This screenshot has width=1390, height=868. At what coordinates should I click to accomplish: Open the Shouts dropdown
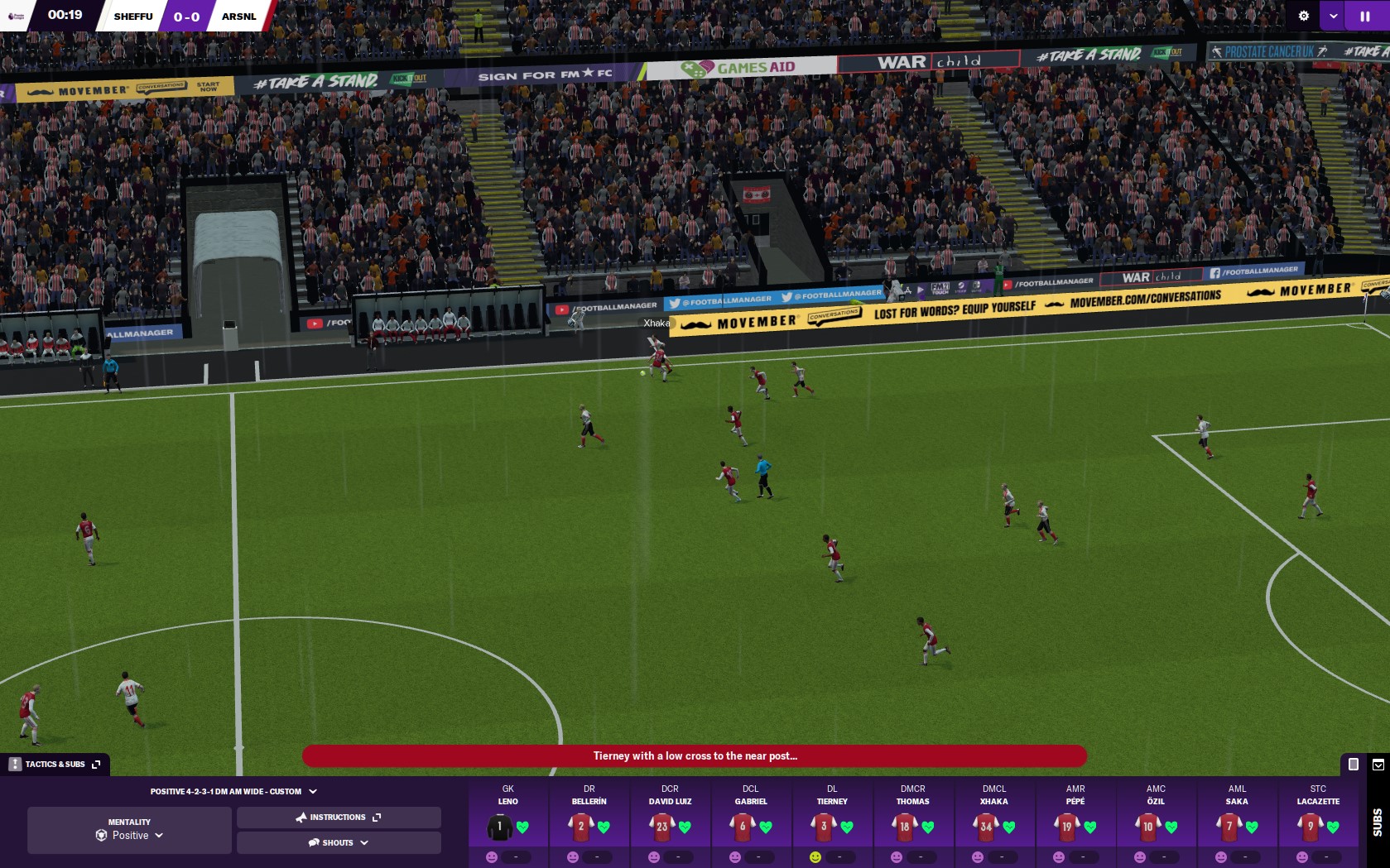[365, 842]
